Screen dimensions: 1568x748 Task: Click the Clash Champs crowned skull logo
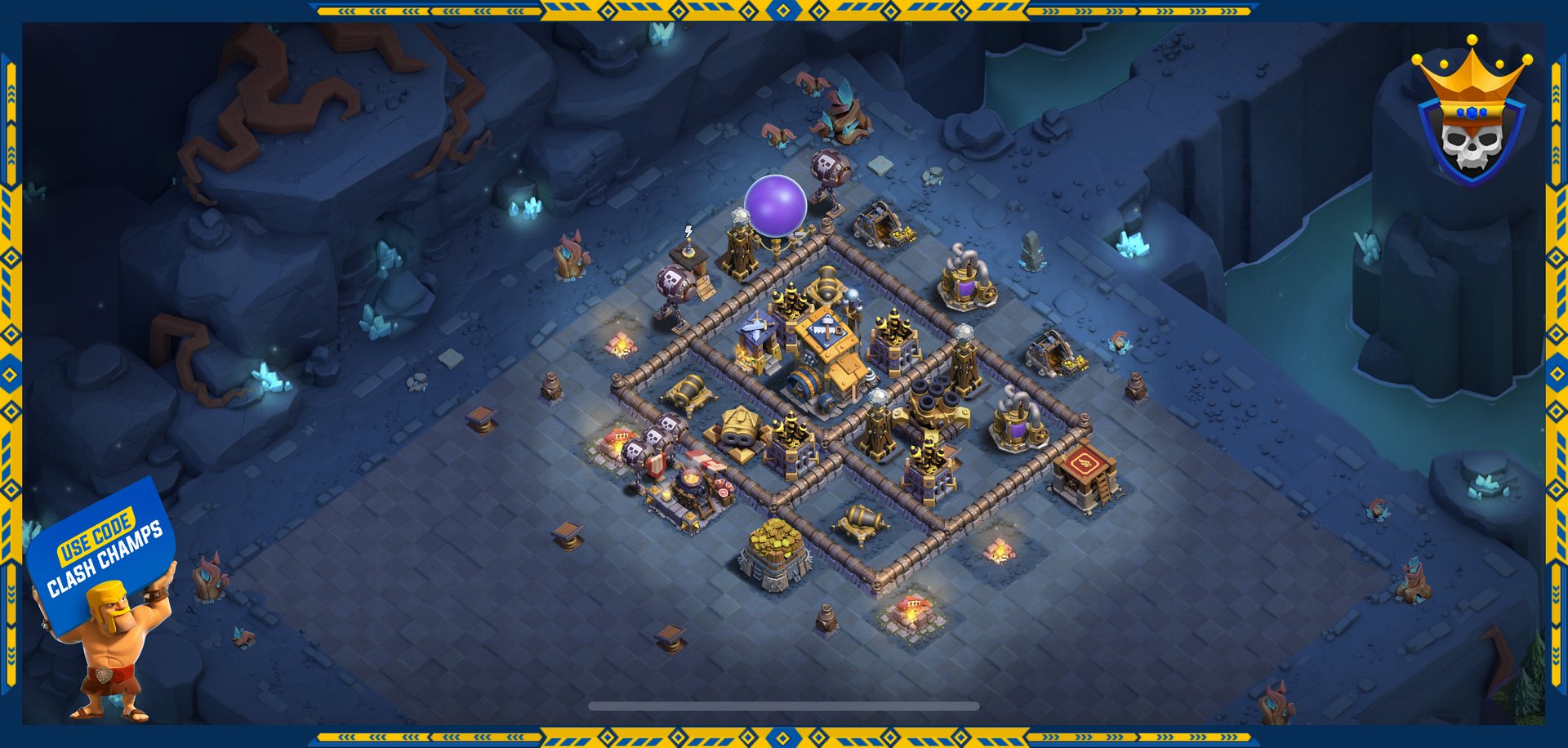(1471, 114)
